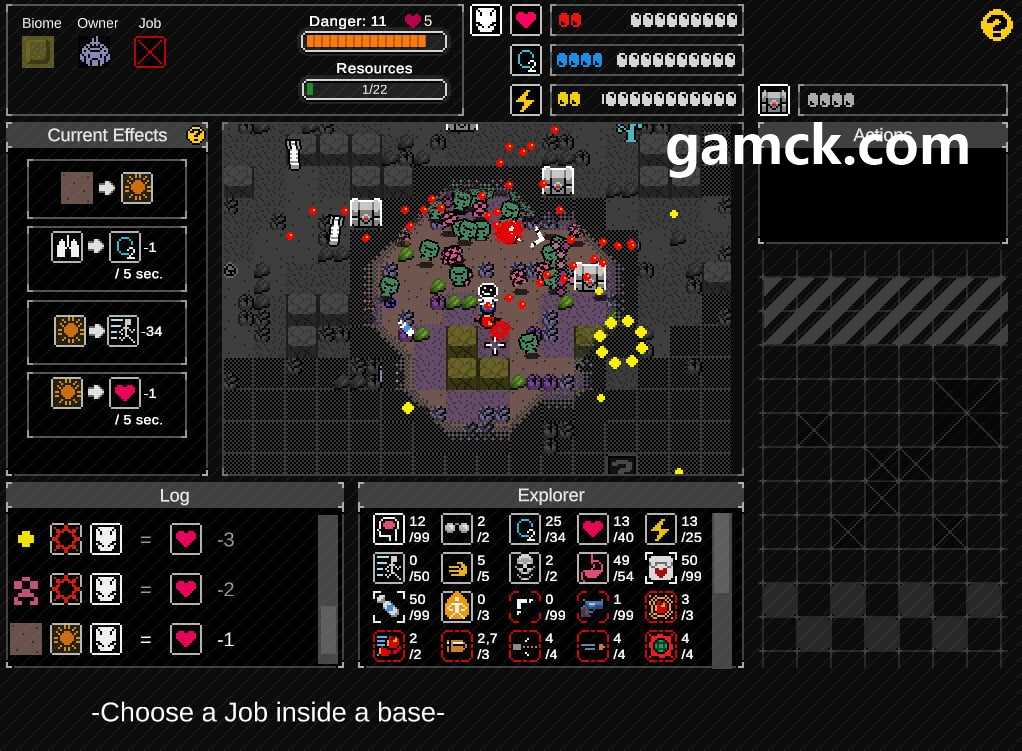This screenshot has height=751, width=1022.
Task: Choose the empty red Job slot
Action: [150, 52]
